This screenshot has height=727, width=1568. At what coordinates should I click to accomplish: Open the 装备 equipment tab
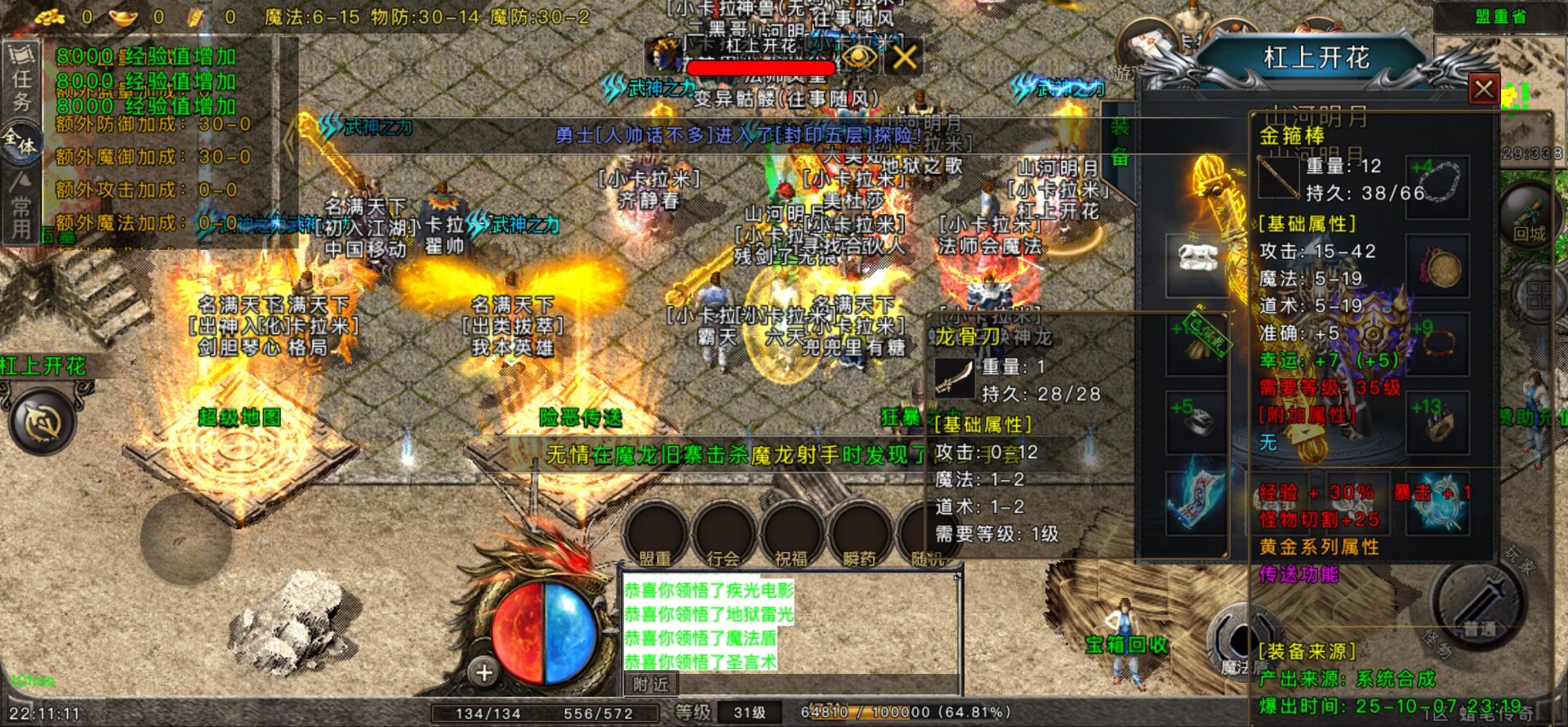1120,142
